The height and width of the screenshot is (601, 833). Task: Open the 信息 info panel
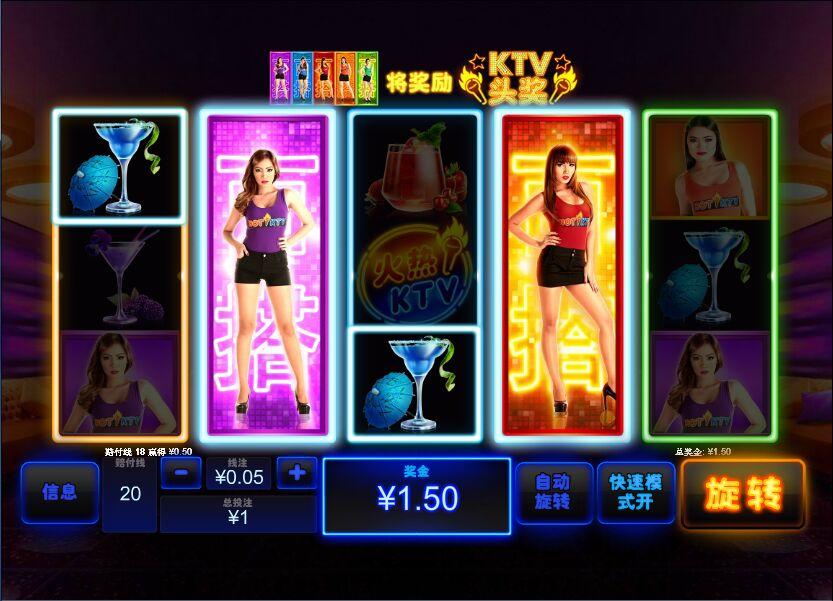click(x=59, y=492)
